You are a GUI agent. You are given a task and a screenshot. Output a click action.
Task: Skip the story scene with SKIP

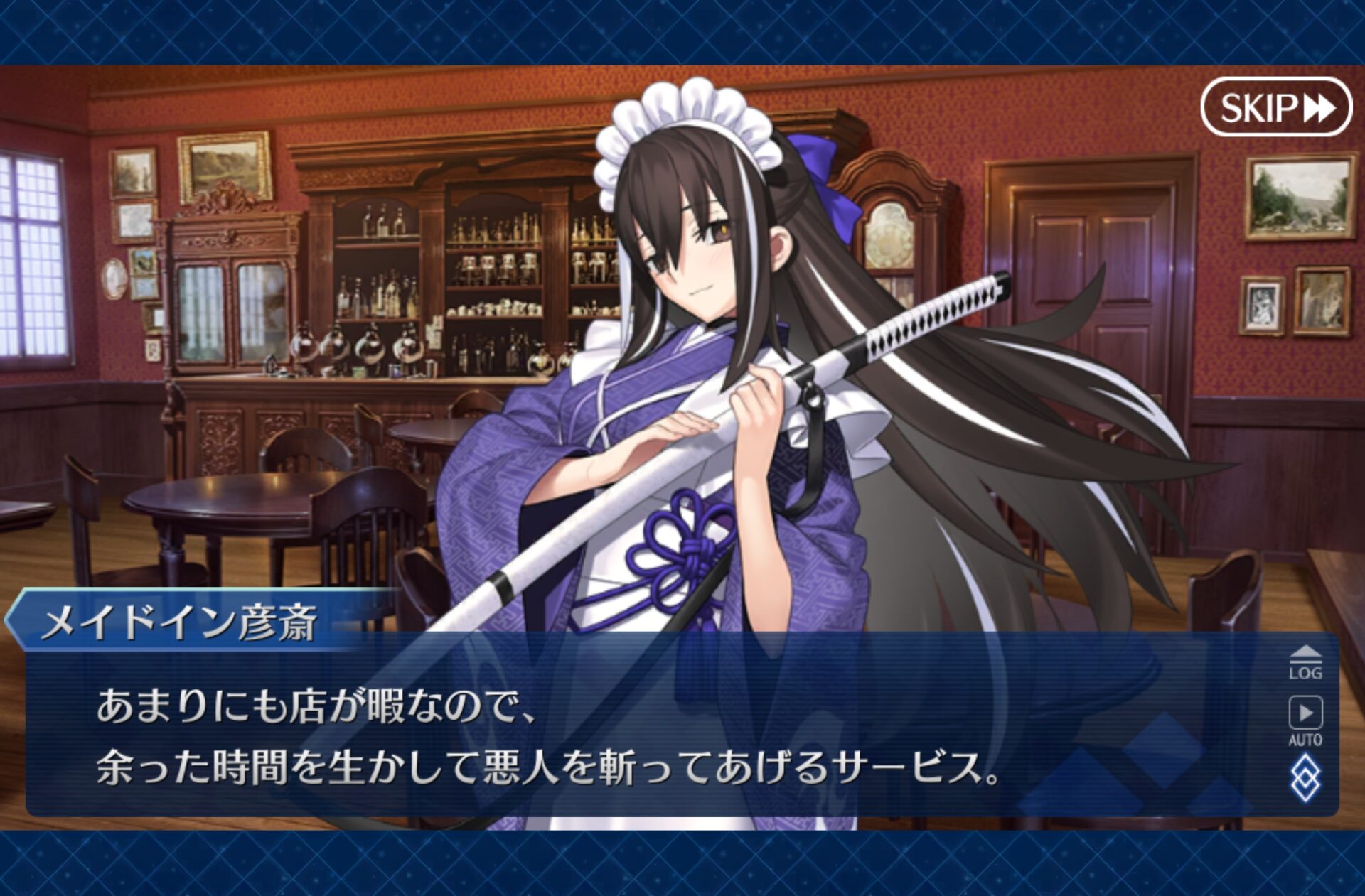click(x=1276, y=108)
